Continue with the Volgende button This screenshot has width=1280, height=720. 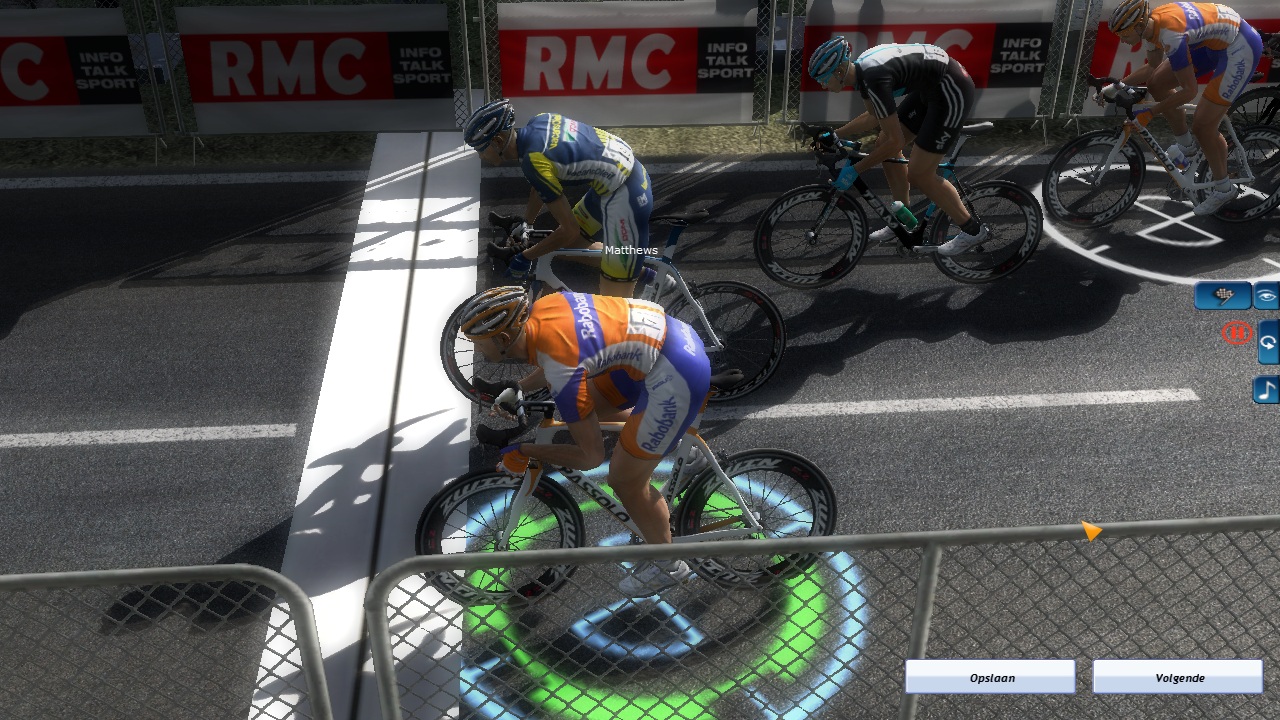coord(1178,677)
